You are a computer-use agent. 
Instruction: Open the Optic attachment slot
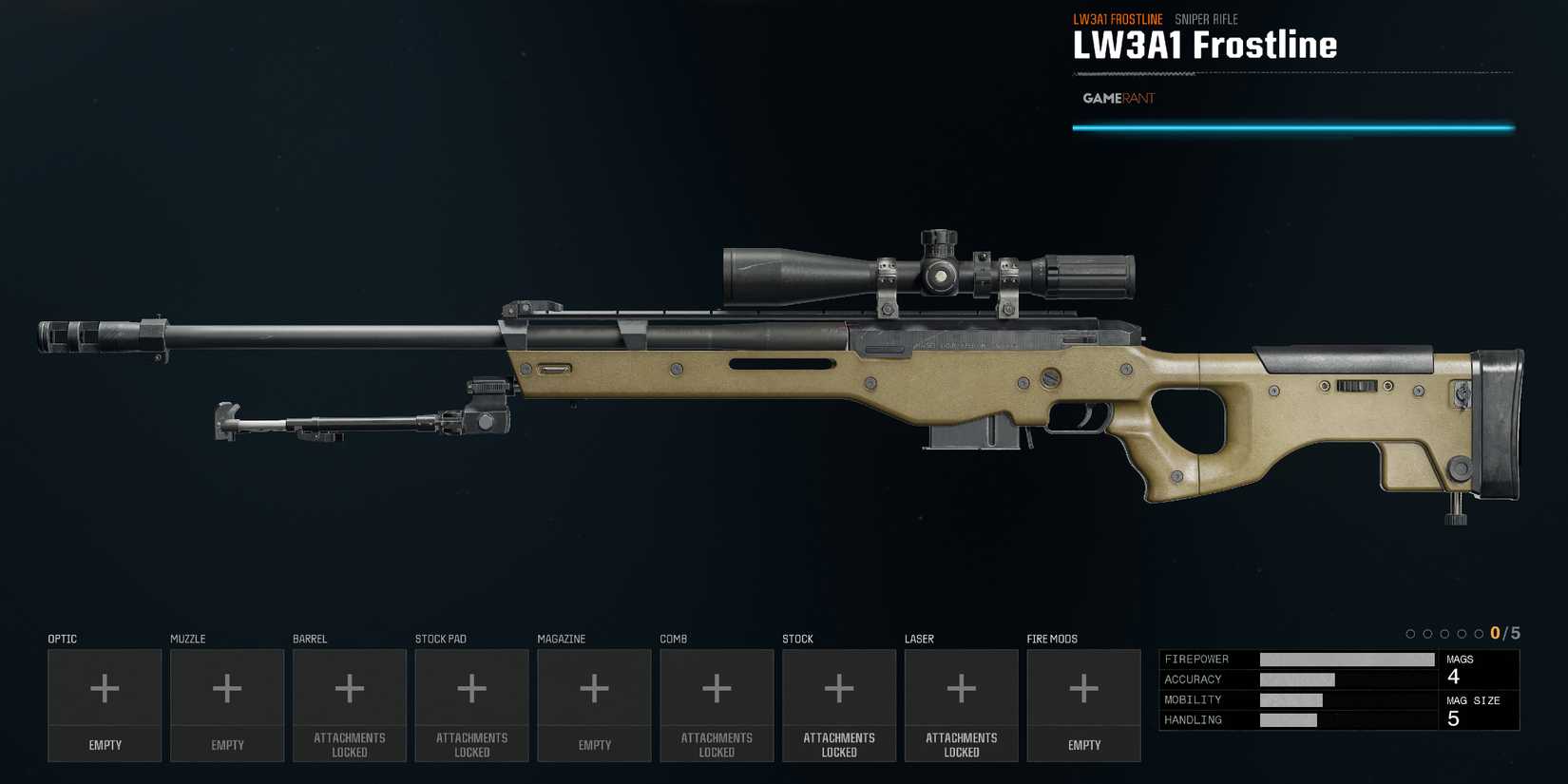(105, 703)
